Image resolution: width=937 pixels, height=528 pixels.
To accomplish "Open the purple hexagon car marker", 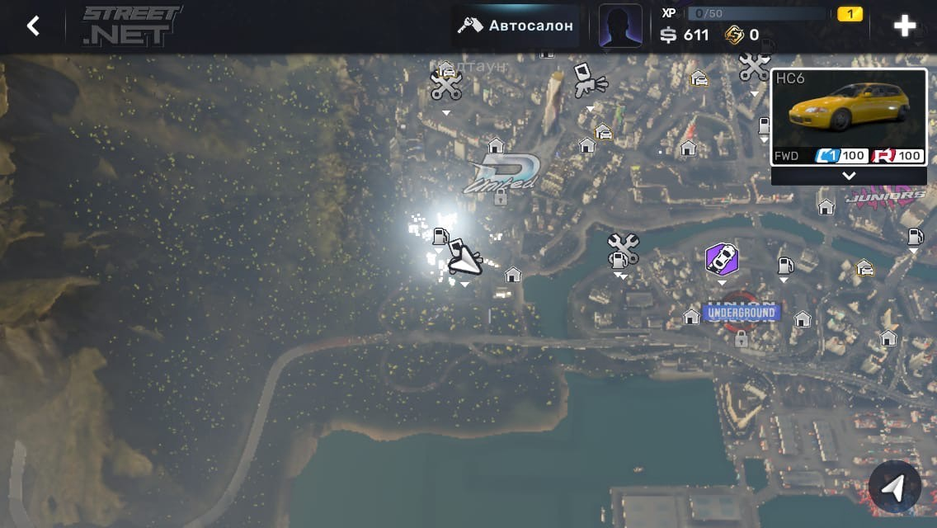I will (721, 259).
